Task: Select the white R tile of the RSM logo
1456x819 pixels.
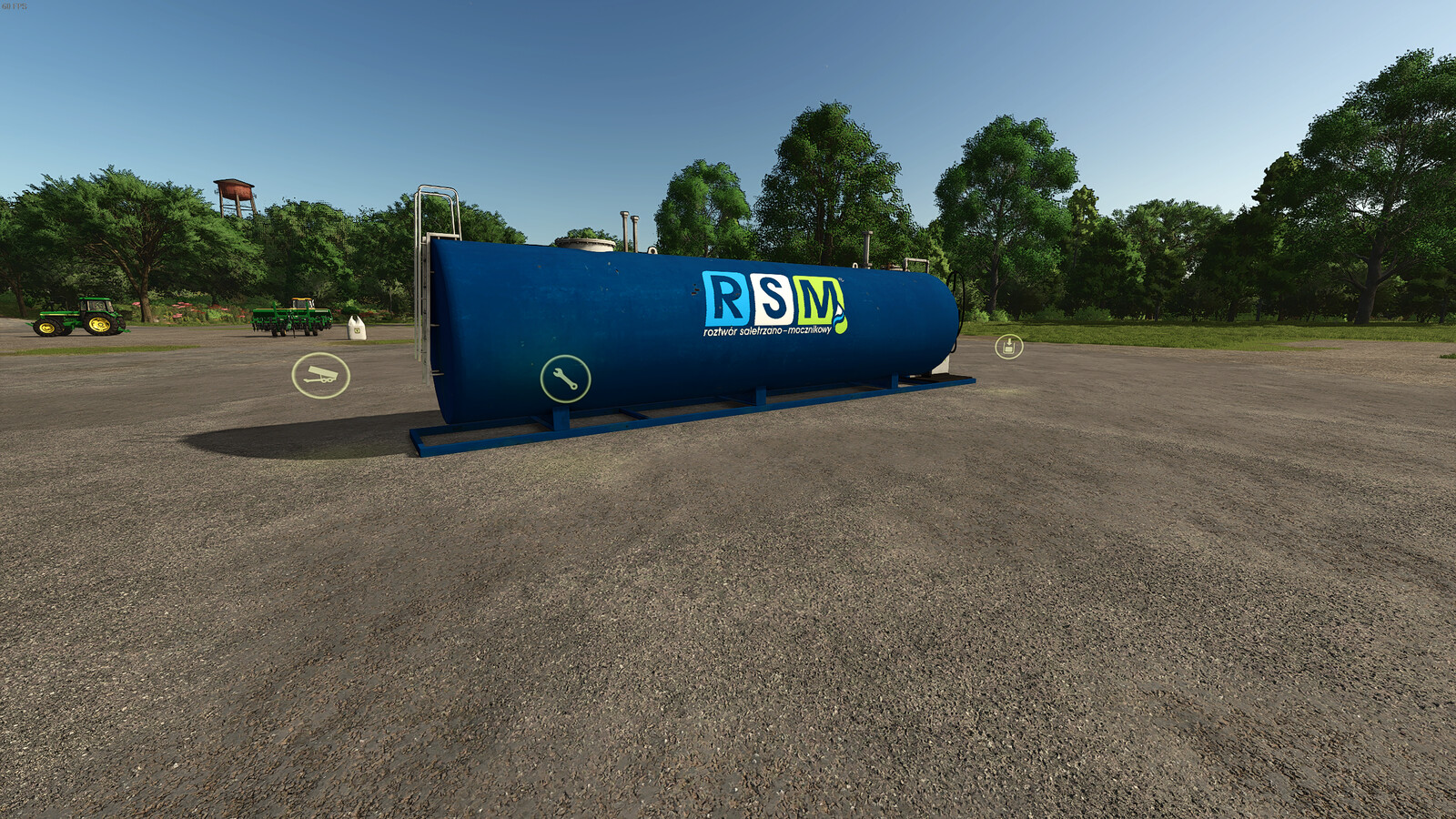Action: tap(725, 298)
